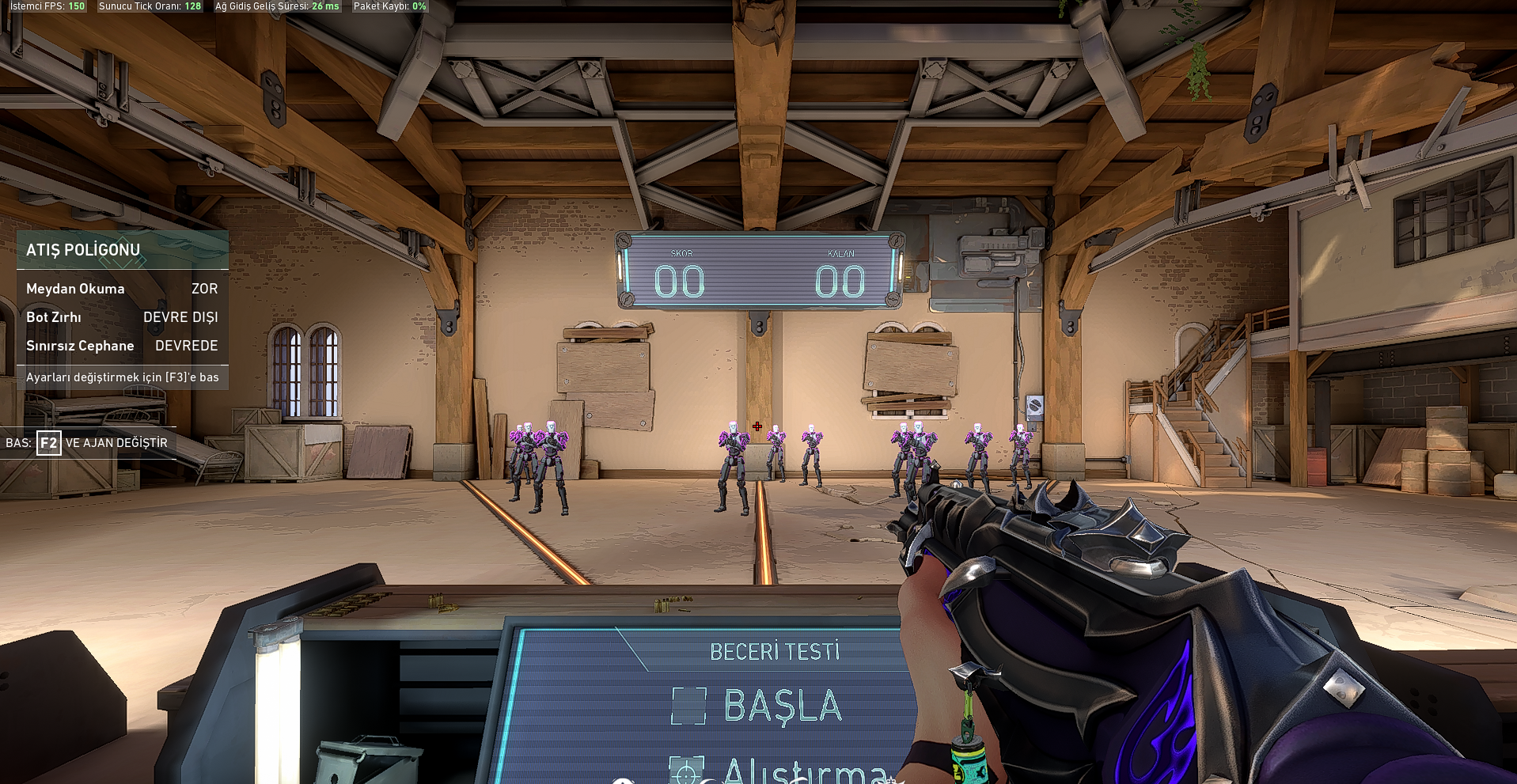Select the Meydan Okuma difficulty row

coord(122,289)
